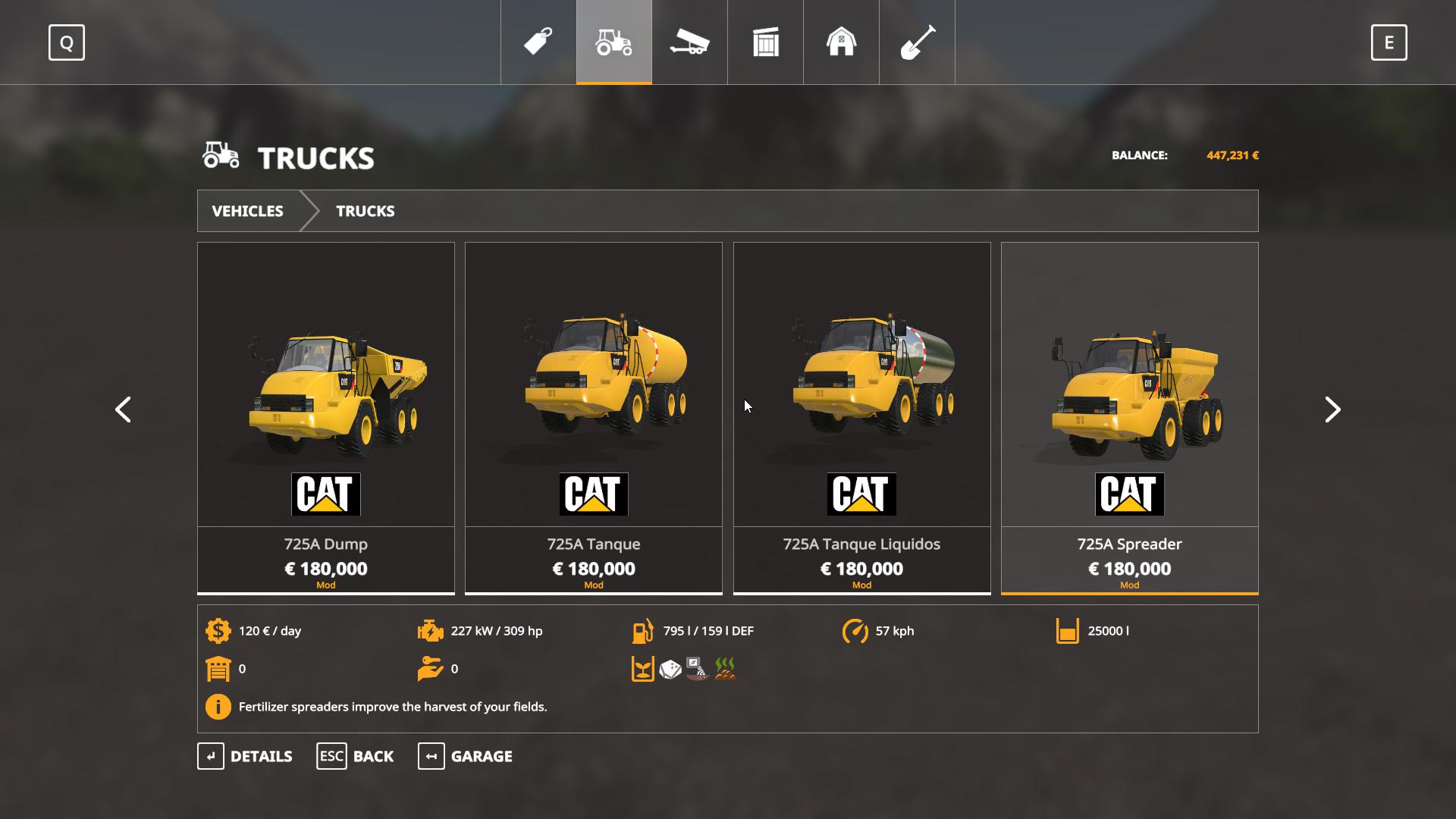Viewport: 1456px width, 819px height.
Task: Click the Trucks breadcrumb entry
Action: click(365, 211)
